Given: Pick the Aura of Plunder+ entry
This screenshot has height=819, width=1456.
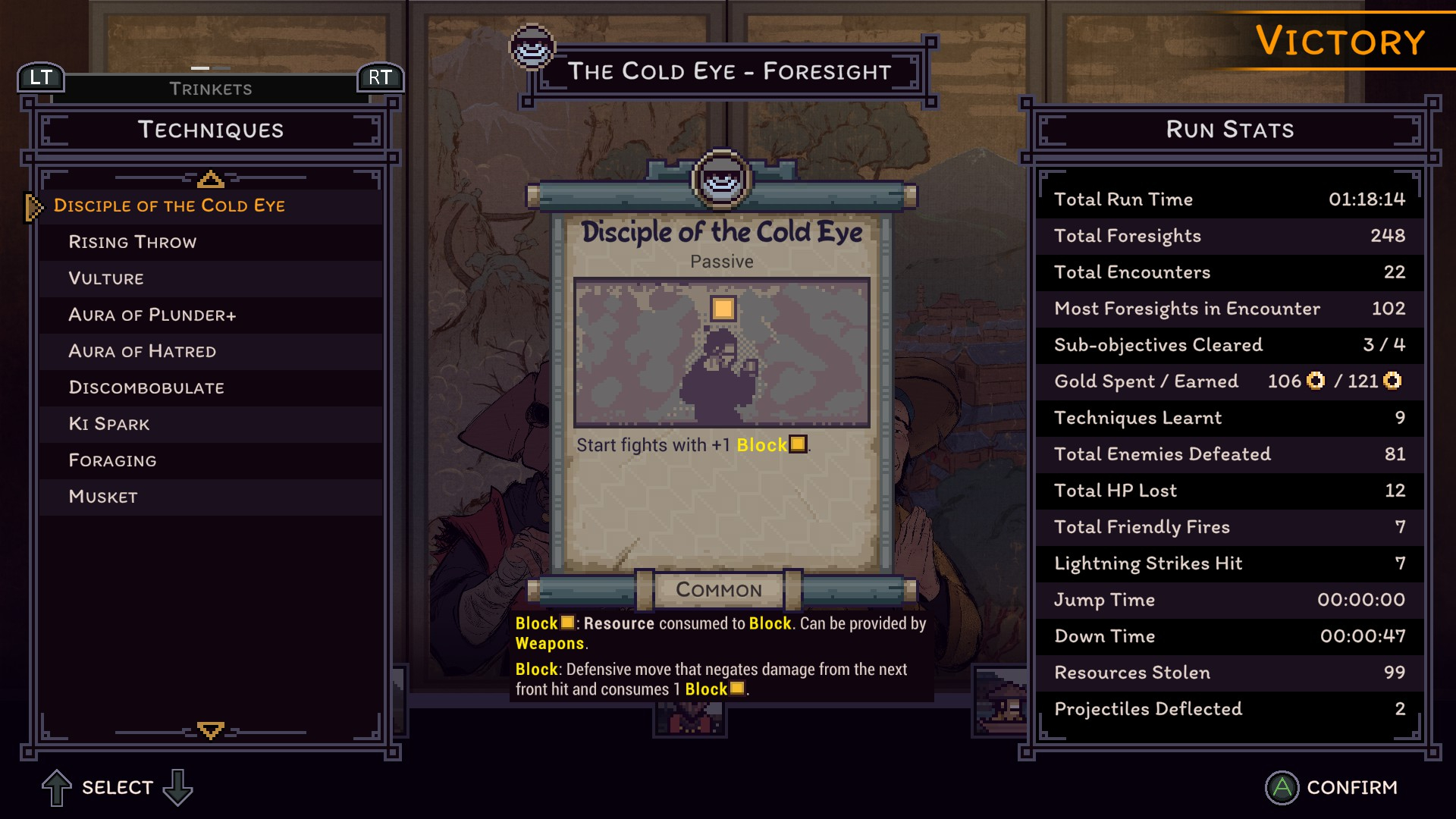Looking at the screenshot, I should (152, 315).
